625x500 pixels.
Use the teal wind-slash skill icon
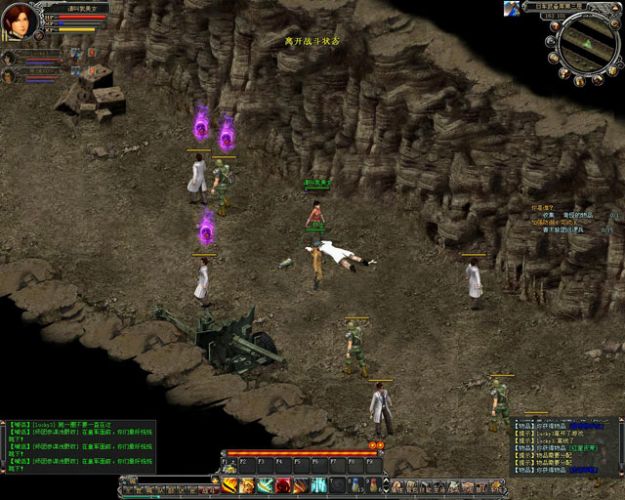point(265,486)
